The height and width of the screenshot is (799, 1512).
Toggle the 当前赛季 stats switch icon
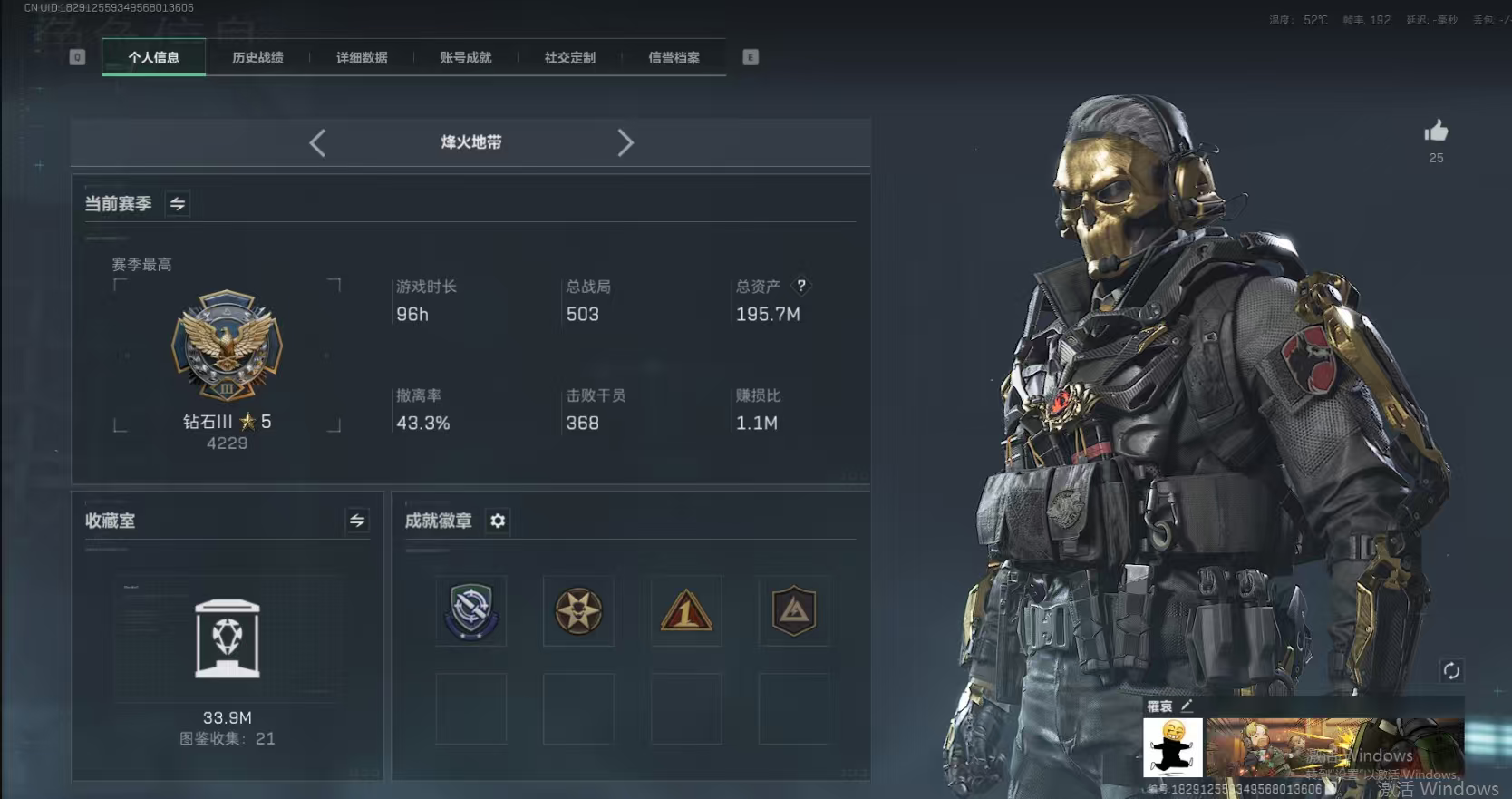(178, 203)
